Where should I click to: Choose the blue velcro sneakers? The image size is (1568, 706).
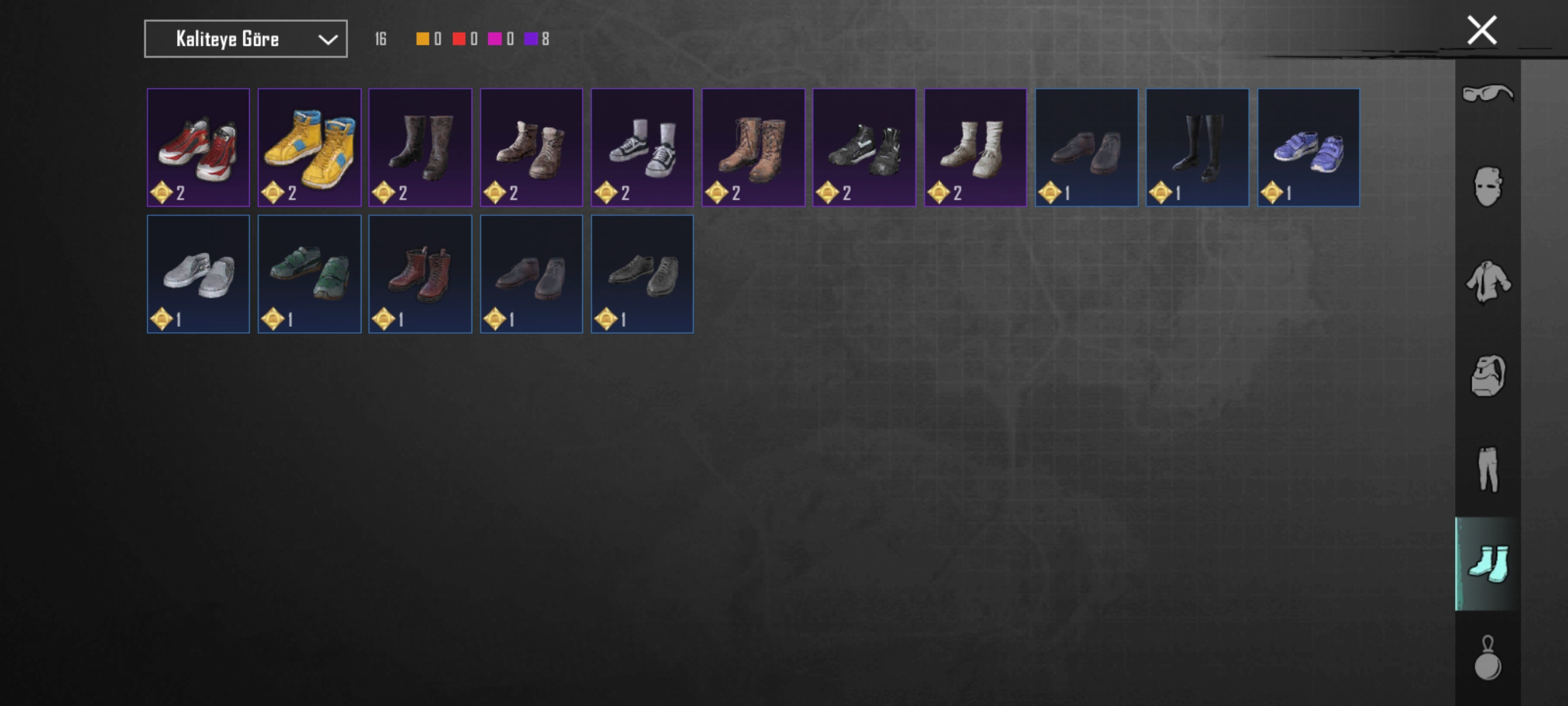click(1308, 148)
